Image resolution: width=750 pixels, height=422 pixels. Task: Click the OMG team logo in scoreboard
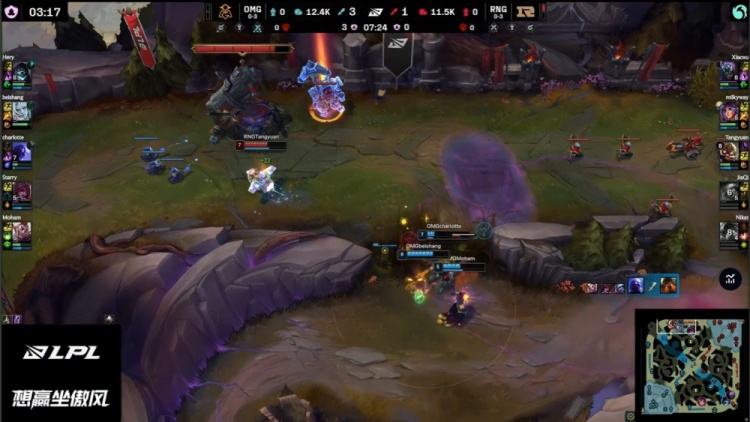[x=228, y=11]
